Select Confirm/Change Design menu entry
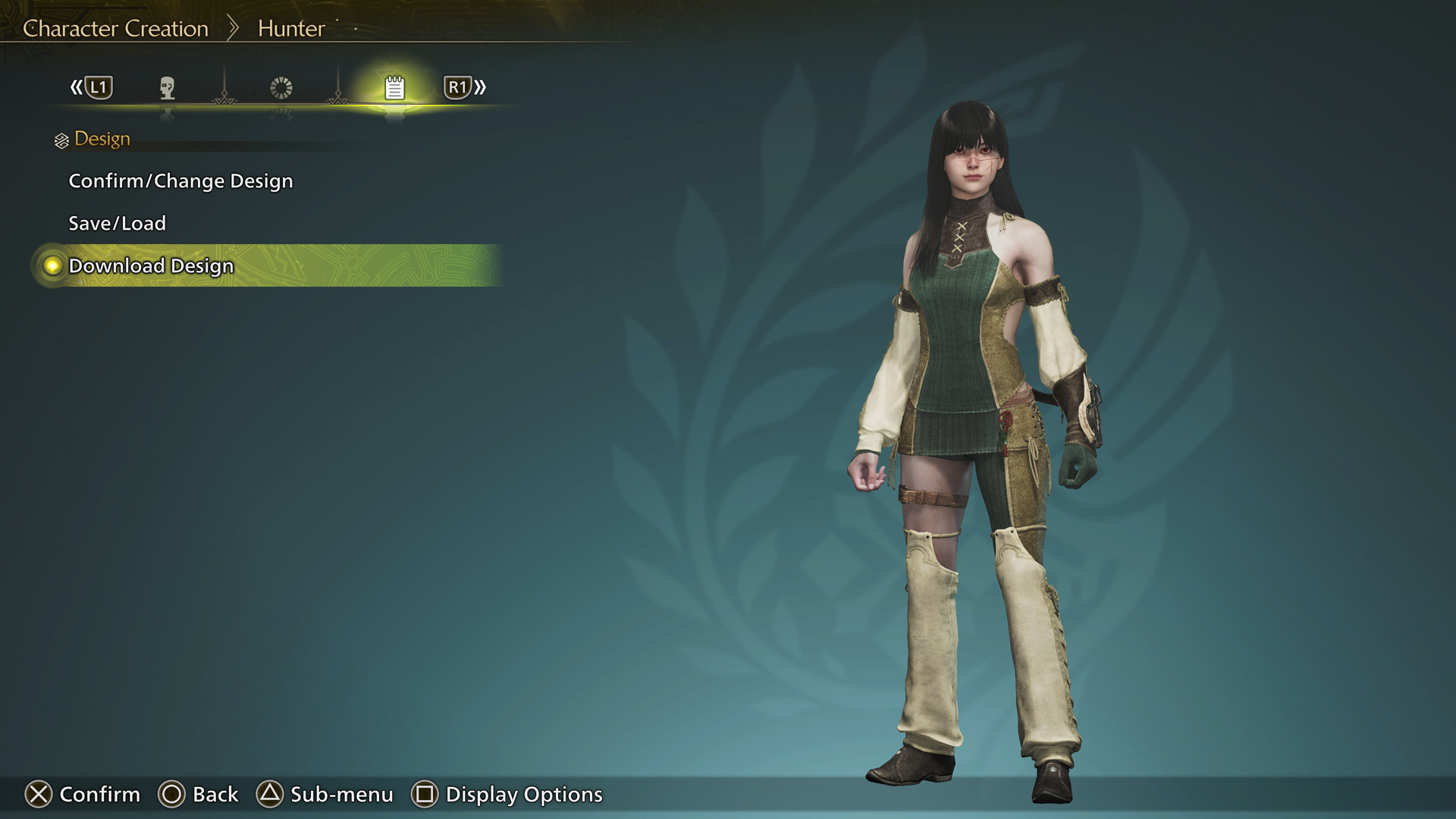This screenshot has width=1456, height=819. coord(180,181)
